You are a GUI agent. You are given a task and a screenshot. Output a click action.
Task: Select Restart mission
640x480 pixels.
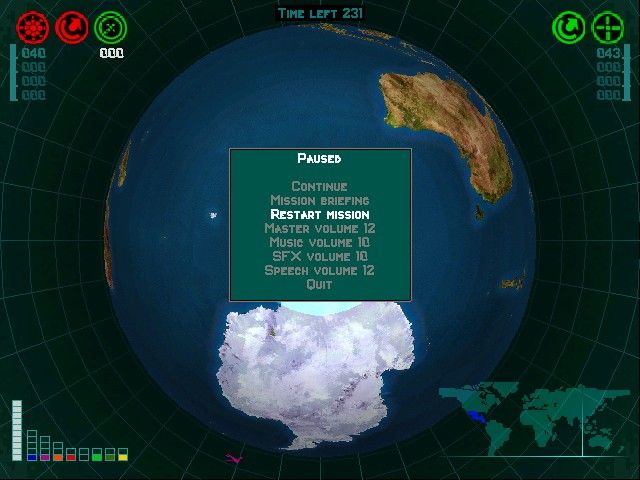320,214
